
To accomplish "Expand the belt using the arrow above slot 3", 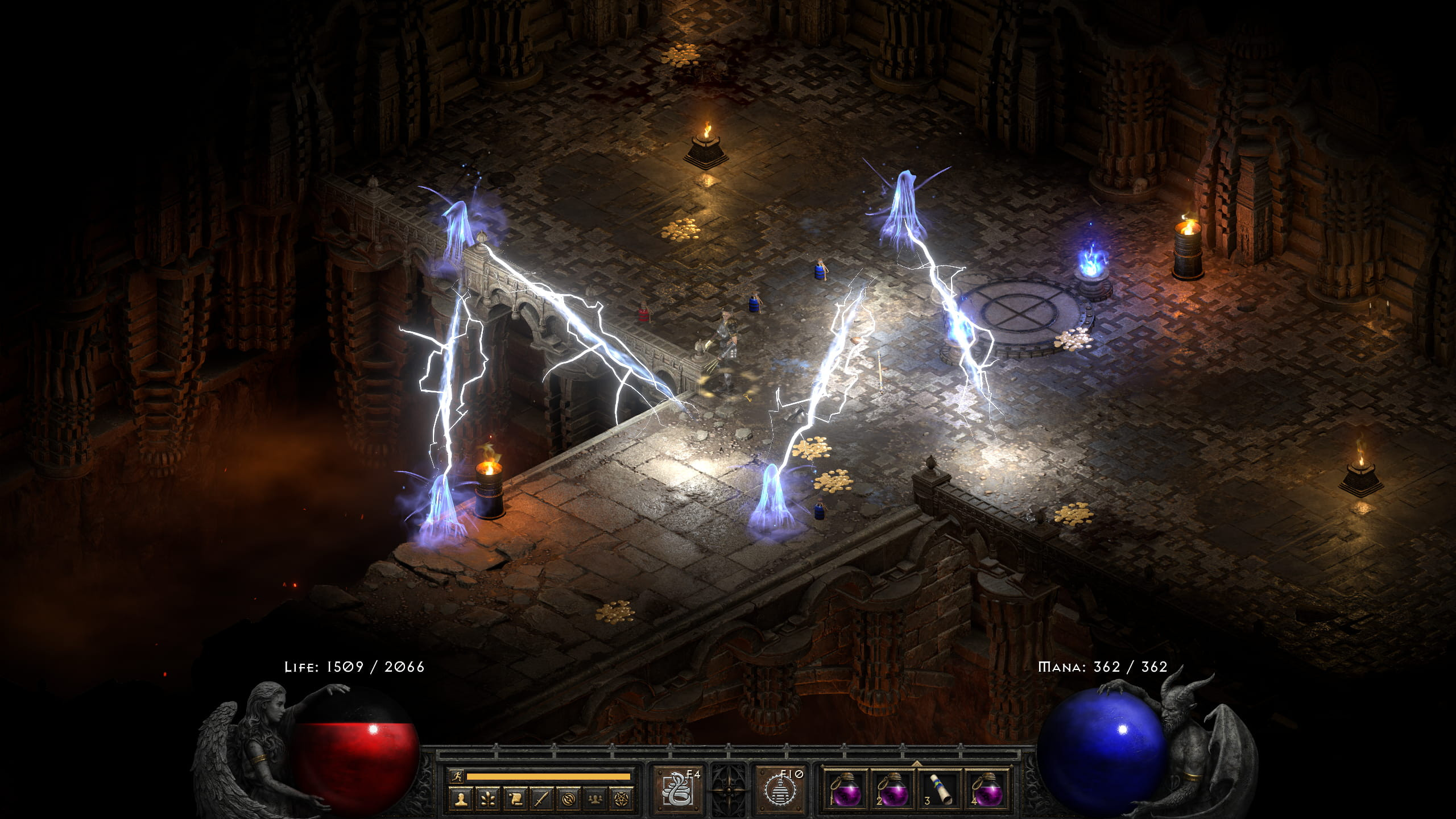I will pyautogui.click(x=916, y=763).
